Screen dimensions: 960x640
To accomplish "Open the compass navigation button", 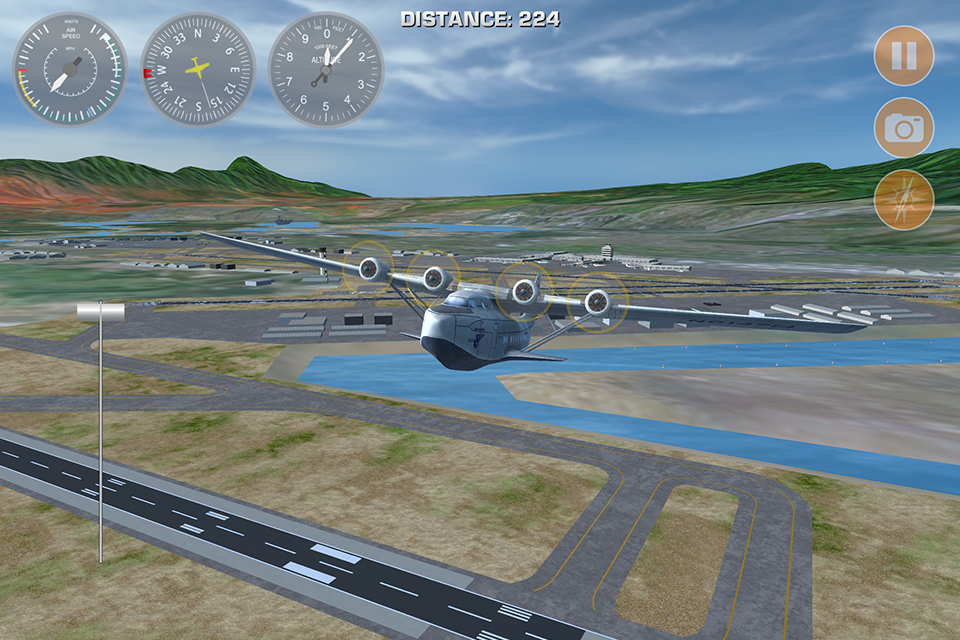I will (904, 200).
